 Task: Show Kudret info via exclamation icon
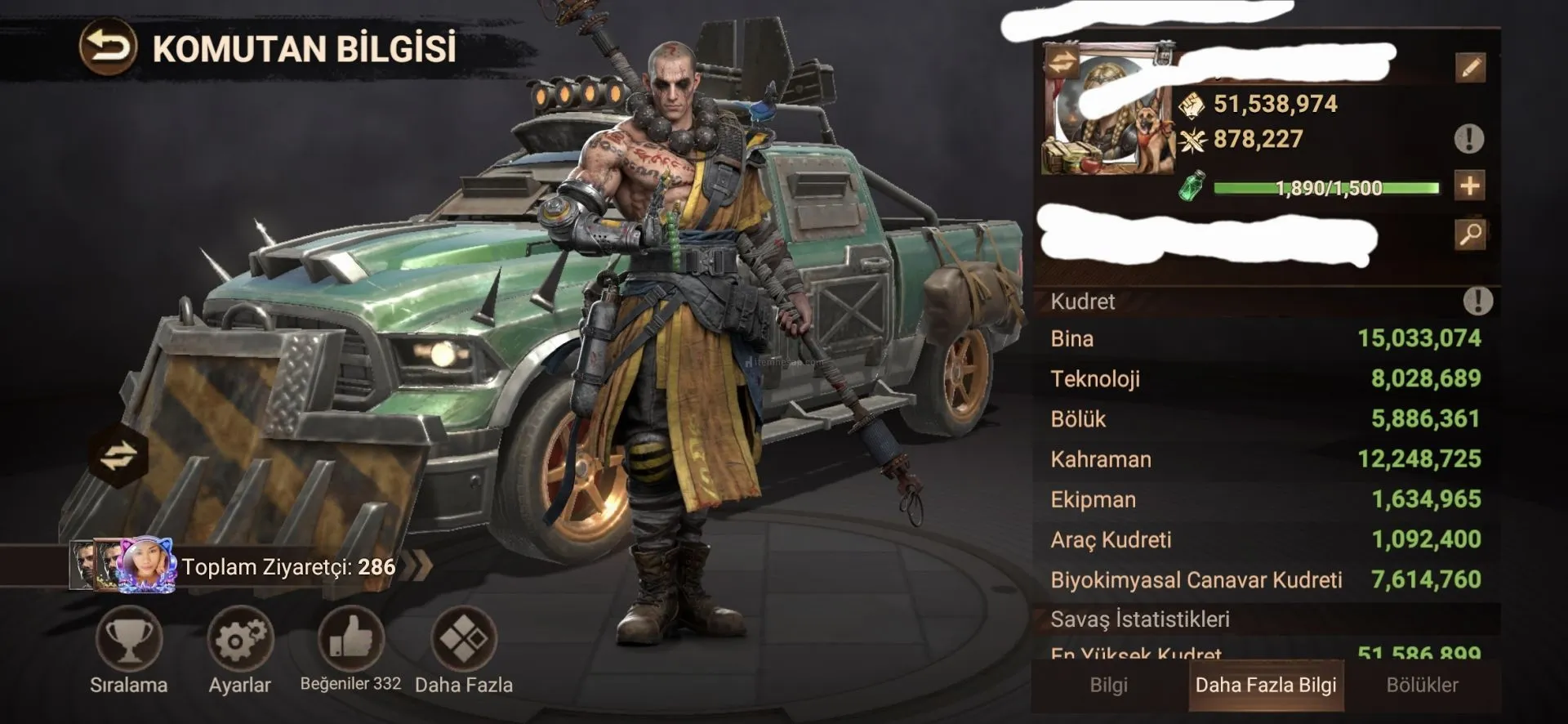pyautogui.click(x=1477, y=301)
